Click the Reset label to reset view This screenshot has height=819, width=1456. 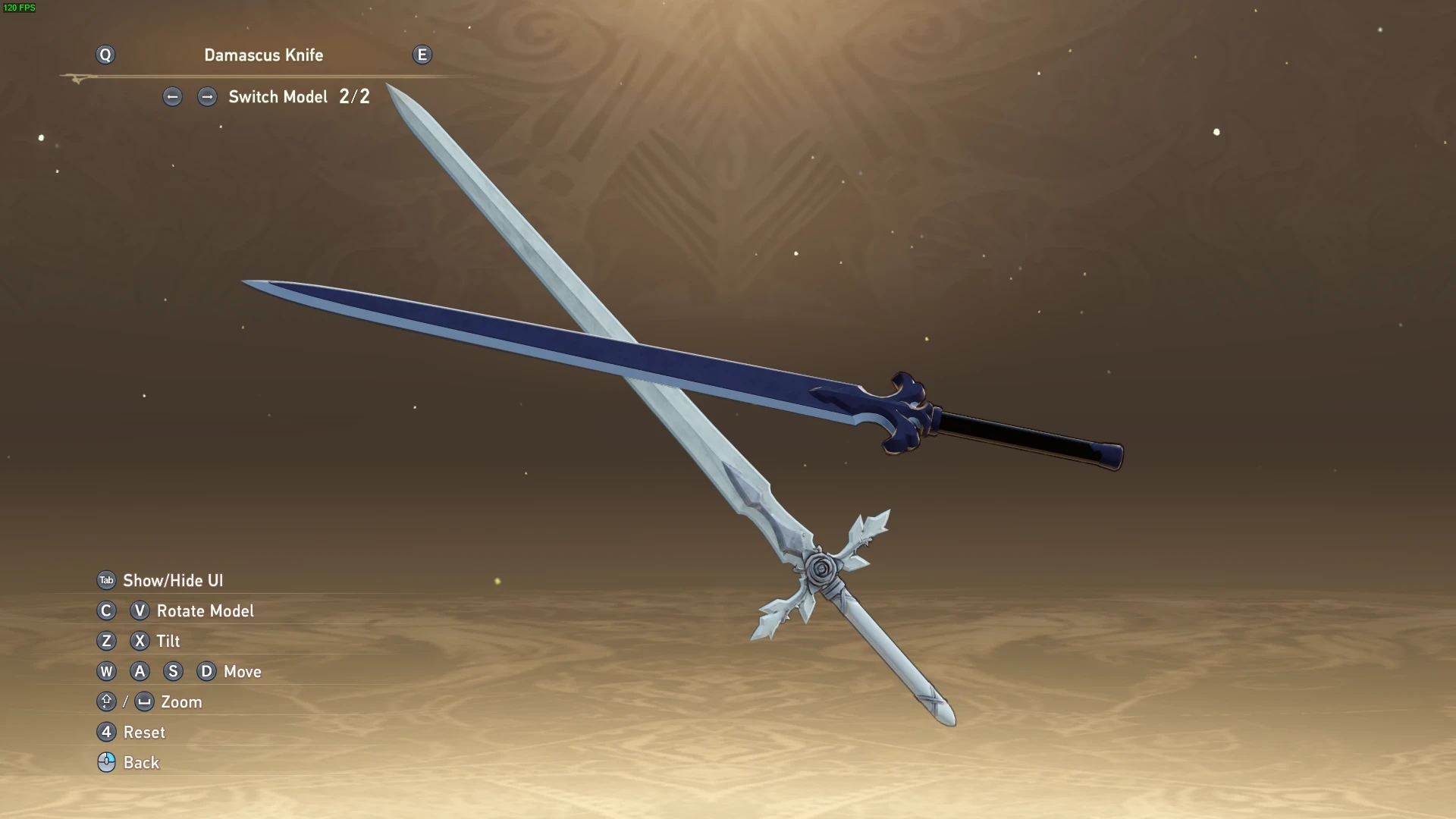(144, 732)
